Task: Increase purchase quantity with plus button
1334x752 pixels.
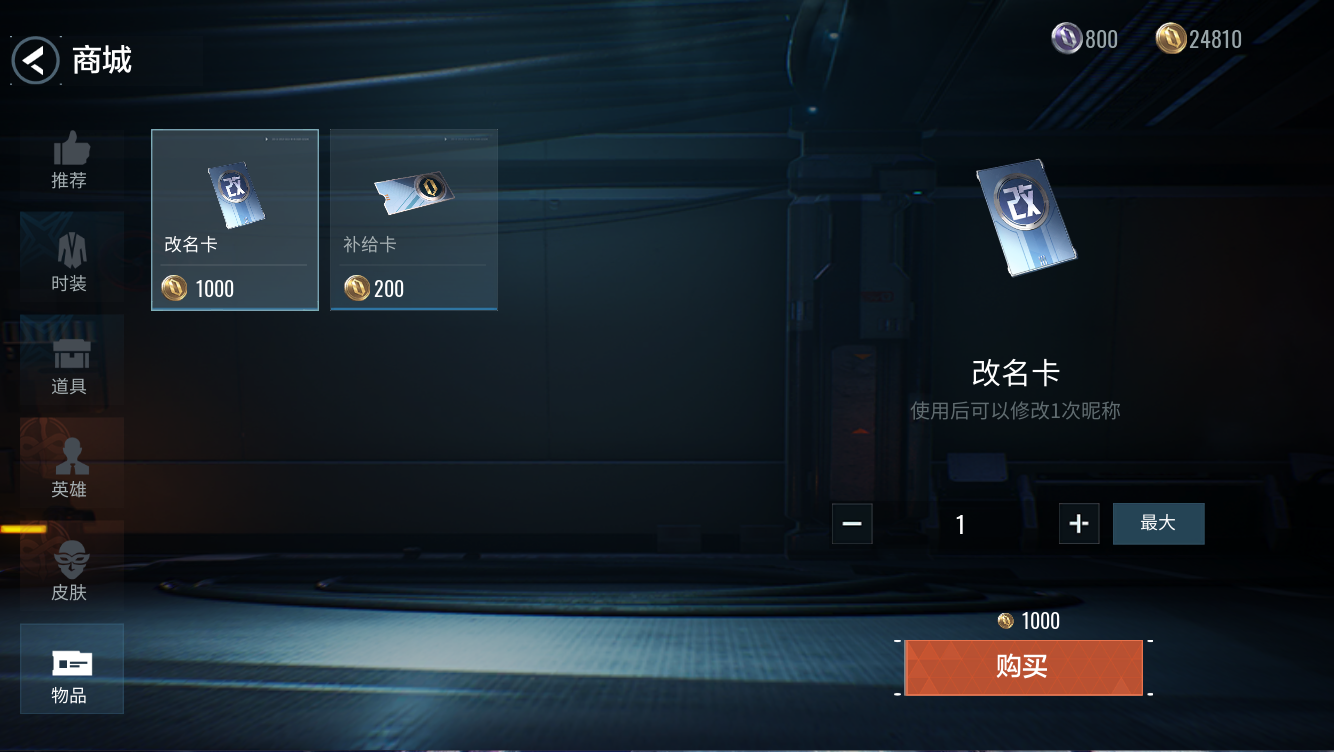Action: click(x=1079, y=524)
